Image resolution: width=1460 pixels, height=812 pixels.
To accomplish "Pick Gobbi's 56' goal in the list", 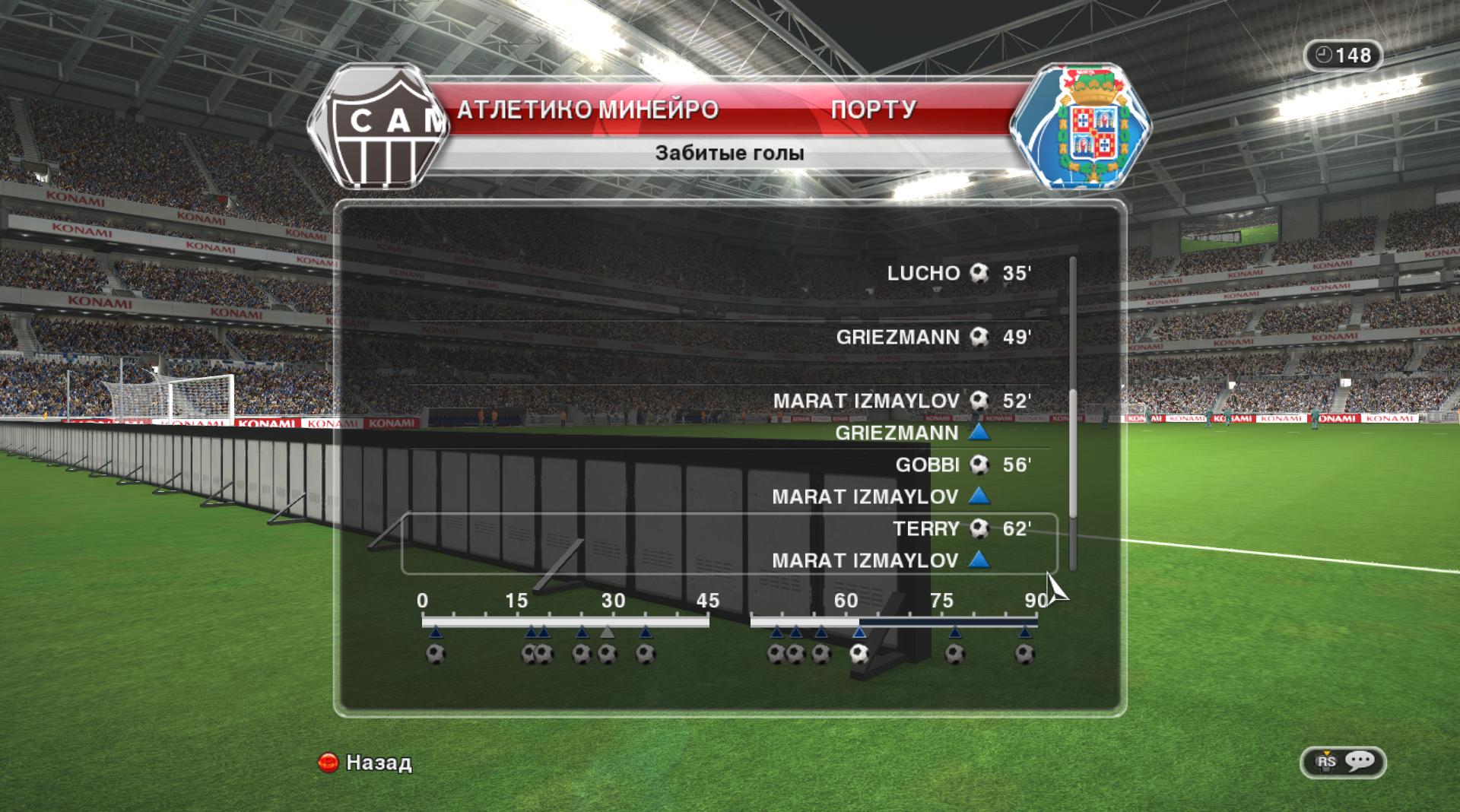I will point(962,465).
